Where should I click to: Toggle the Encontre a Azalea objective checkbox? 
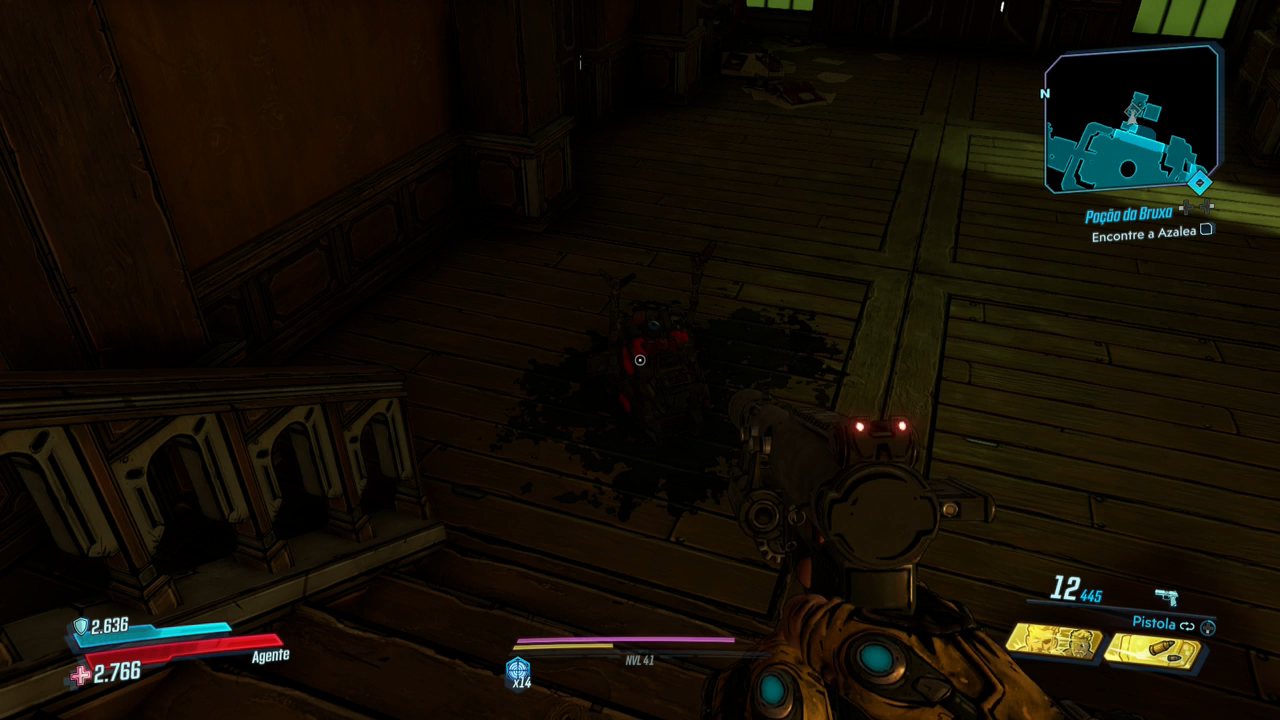tap(1206, 230)
